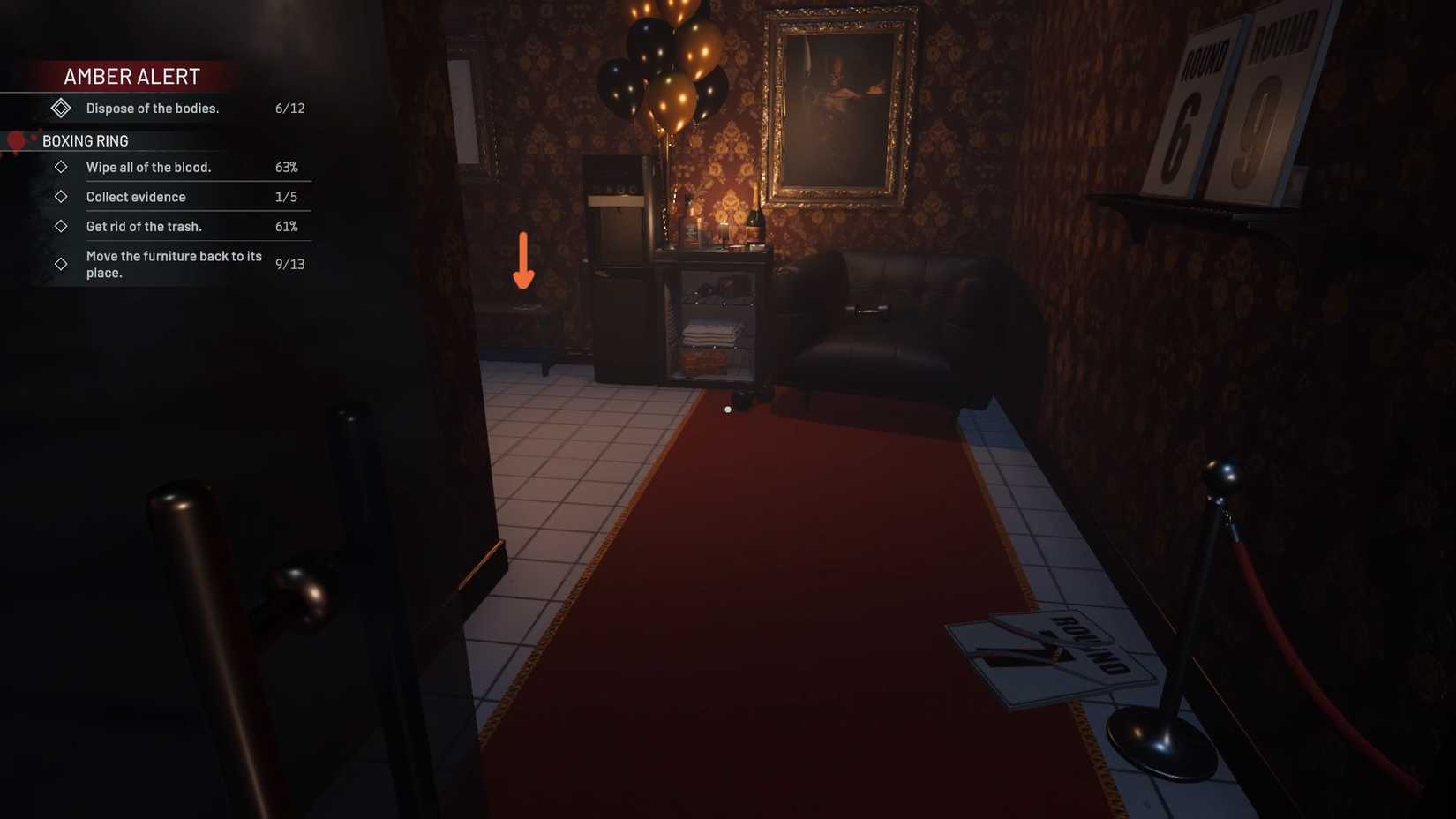Screen dimensions: 1456x819
Task: Click the Collect evidence objective diamond
Action: (x=61, y=196)
